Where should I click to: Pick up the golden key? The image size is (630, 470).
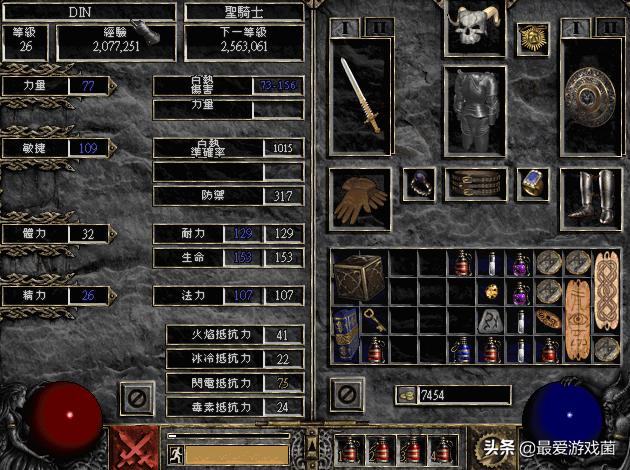click(x=372, y=320)
